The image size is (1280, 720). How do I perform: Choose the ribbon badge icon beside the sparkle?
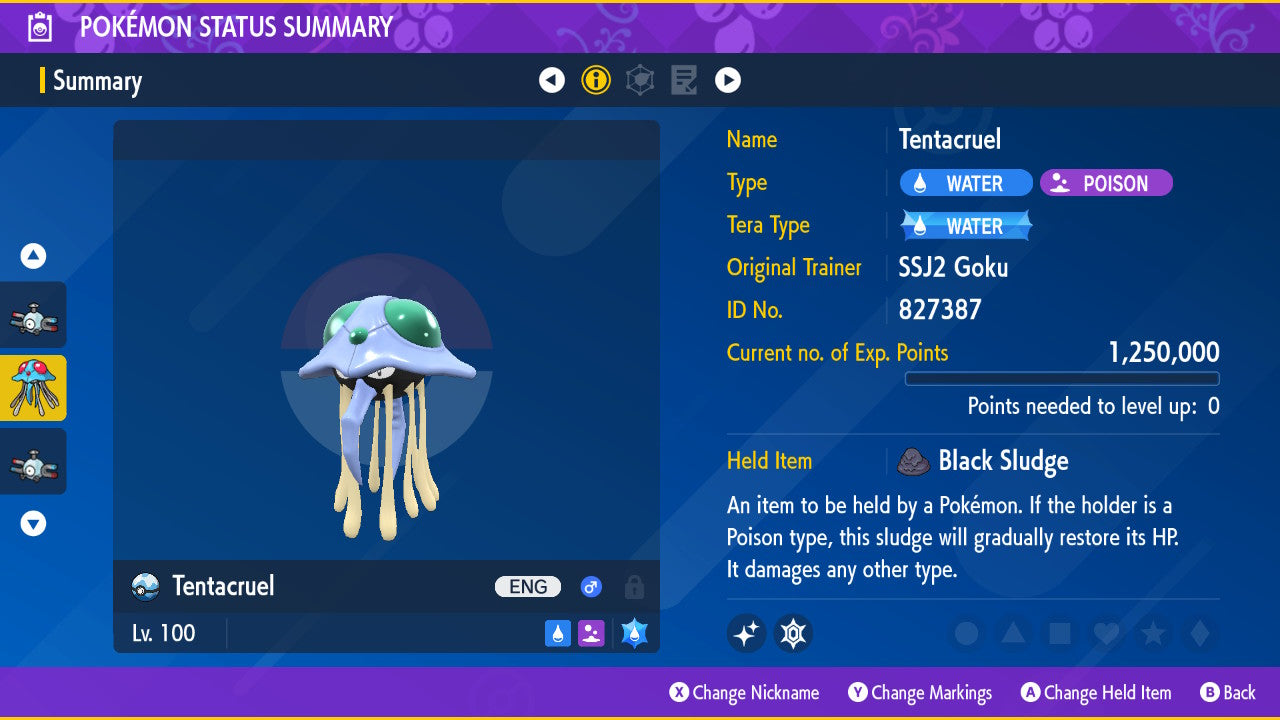point(793,633)
